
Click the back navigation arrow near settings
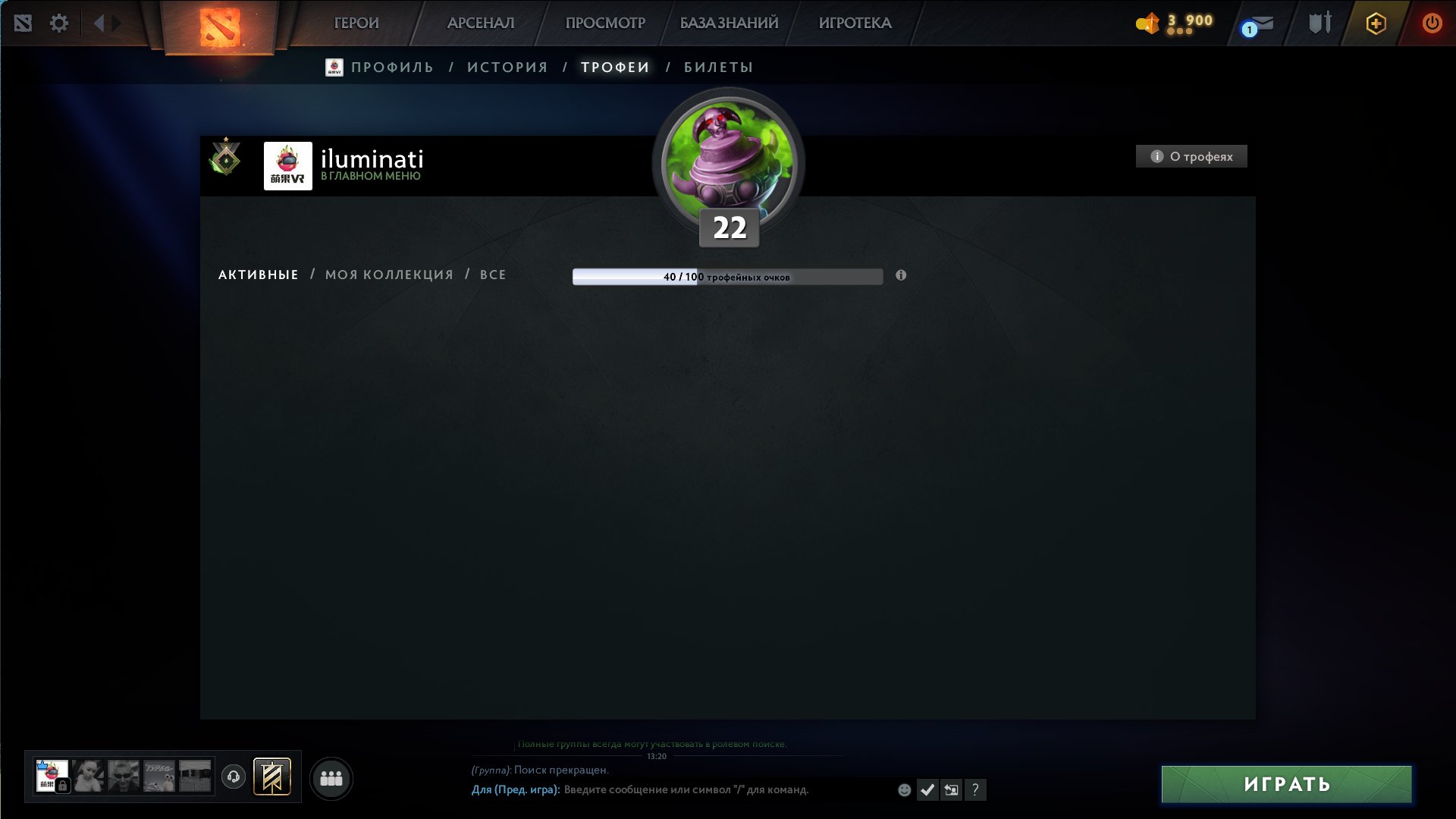click(x=98, y=23)
